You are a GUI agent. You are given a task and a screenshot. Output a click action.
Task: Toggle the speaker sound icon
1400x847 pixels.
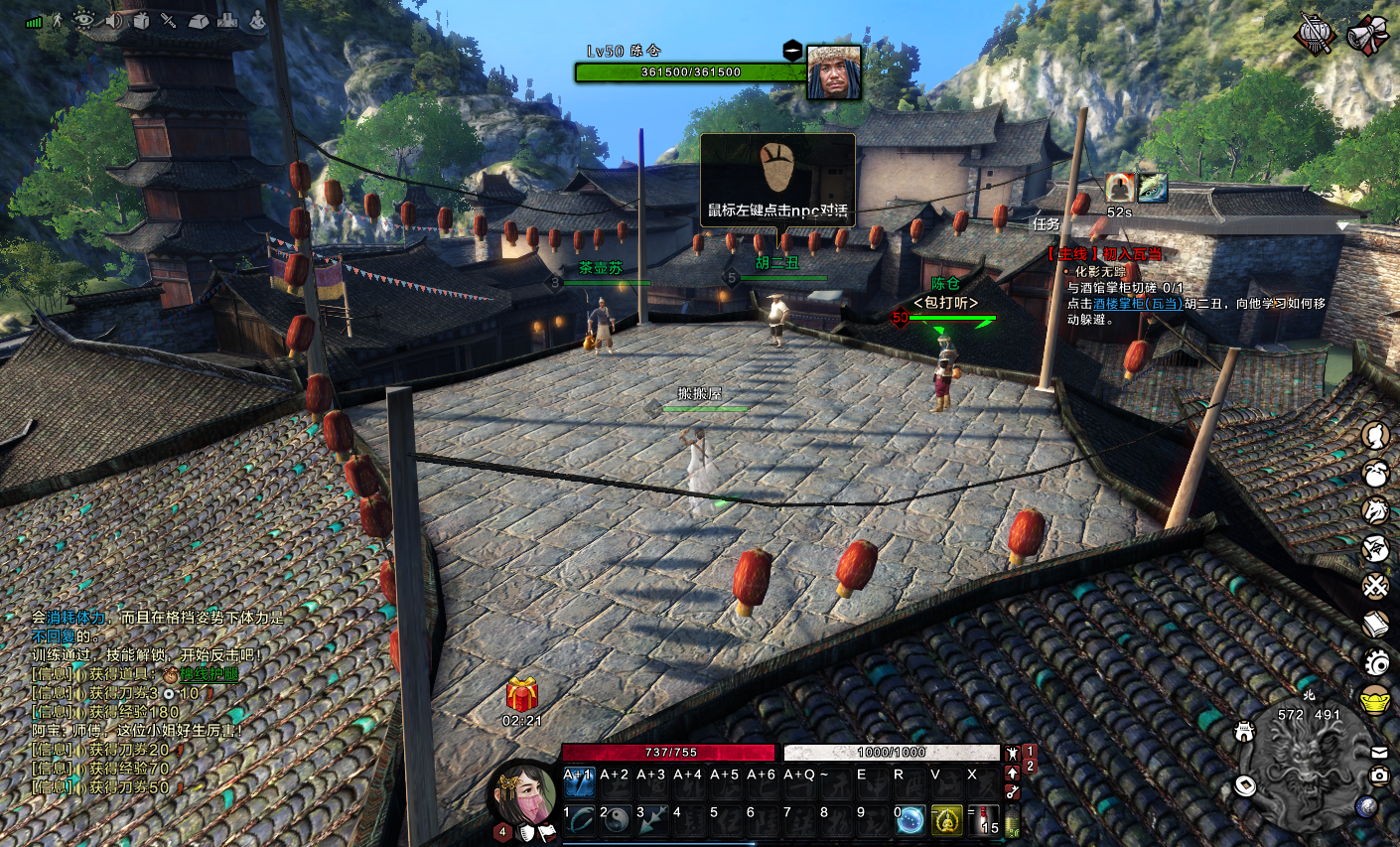click(112, 20)
